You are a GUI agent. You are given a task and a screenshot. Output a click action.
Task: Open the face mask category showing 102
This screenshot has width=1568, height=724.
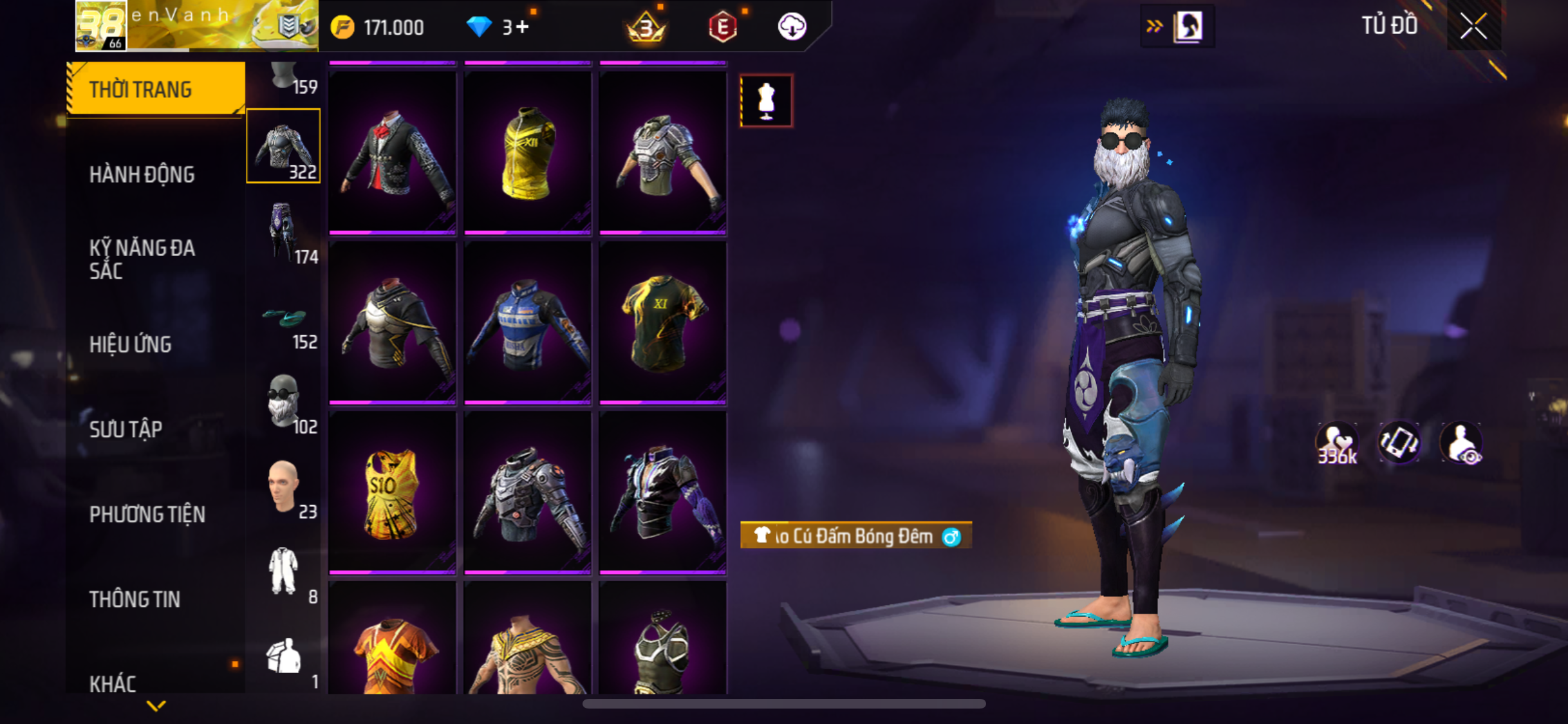coord(284,402)
